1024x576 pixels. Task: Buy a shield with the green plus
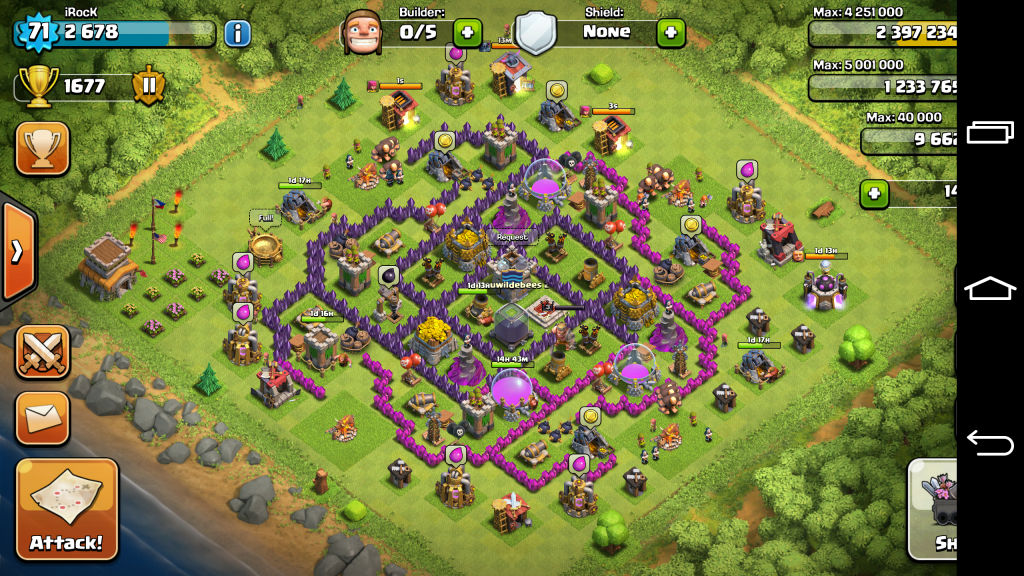click(671, 32)
